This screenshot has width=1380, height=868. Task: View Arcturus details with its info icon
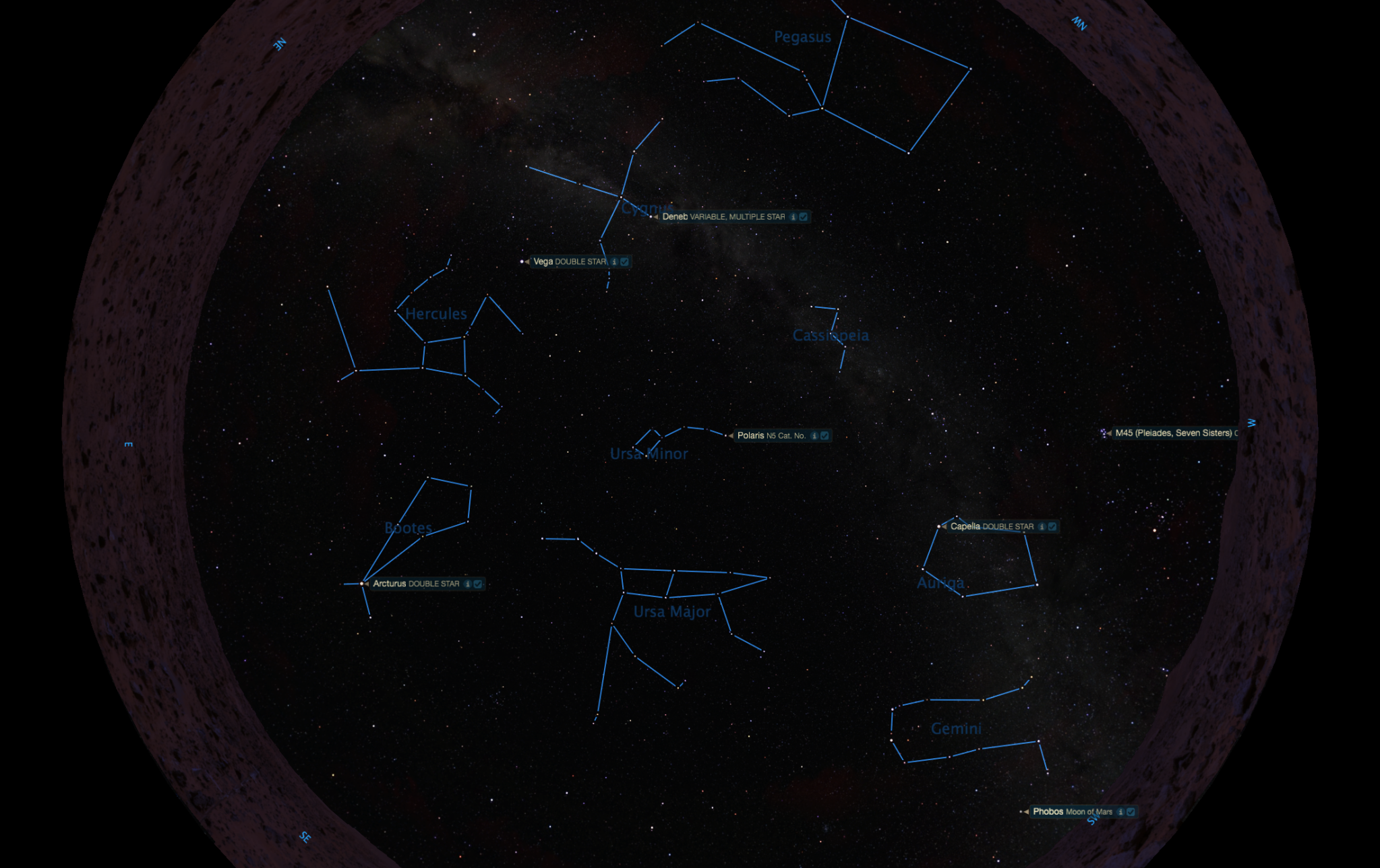pyautogui.click(x=467, y=584)
